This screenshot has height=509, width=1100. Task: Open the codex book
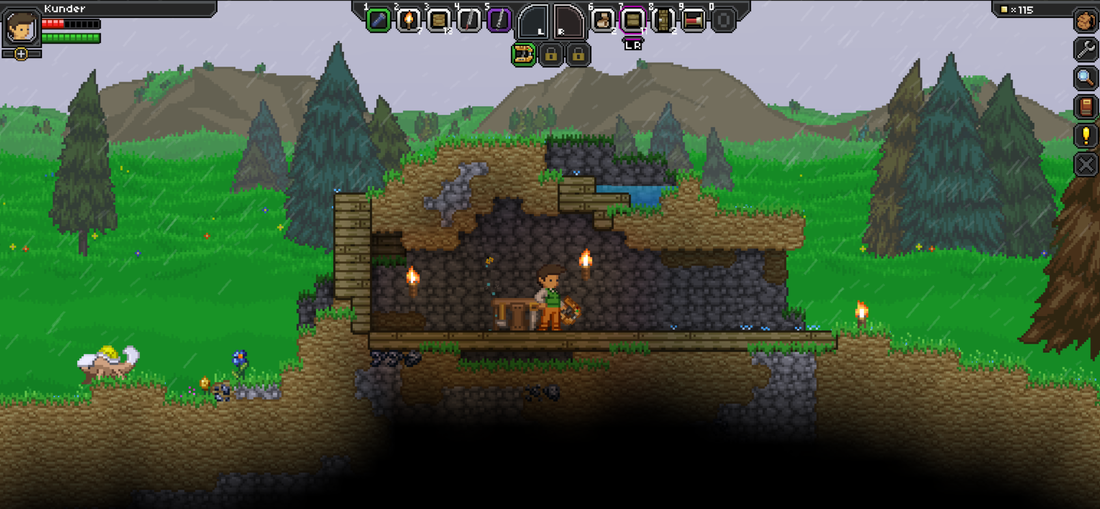coord(1086,107)
